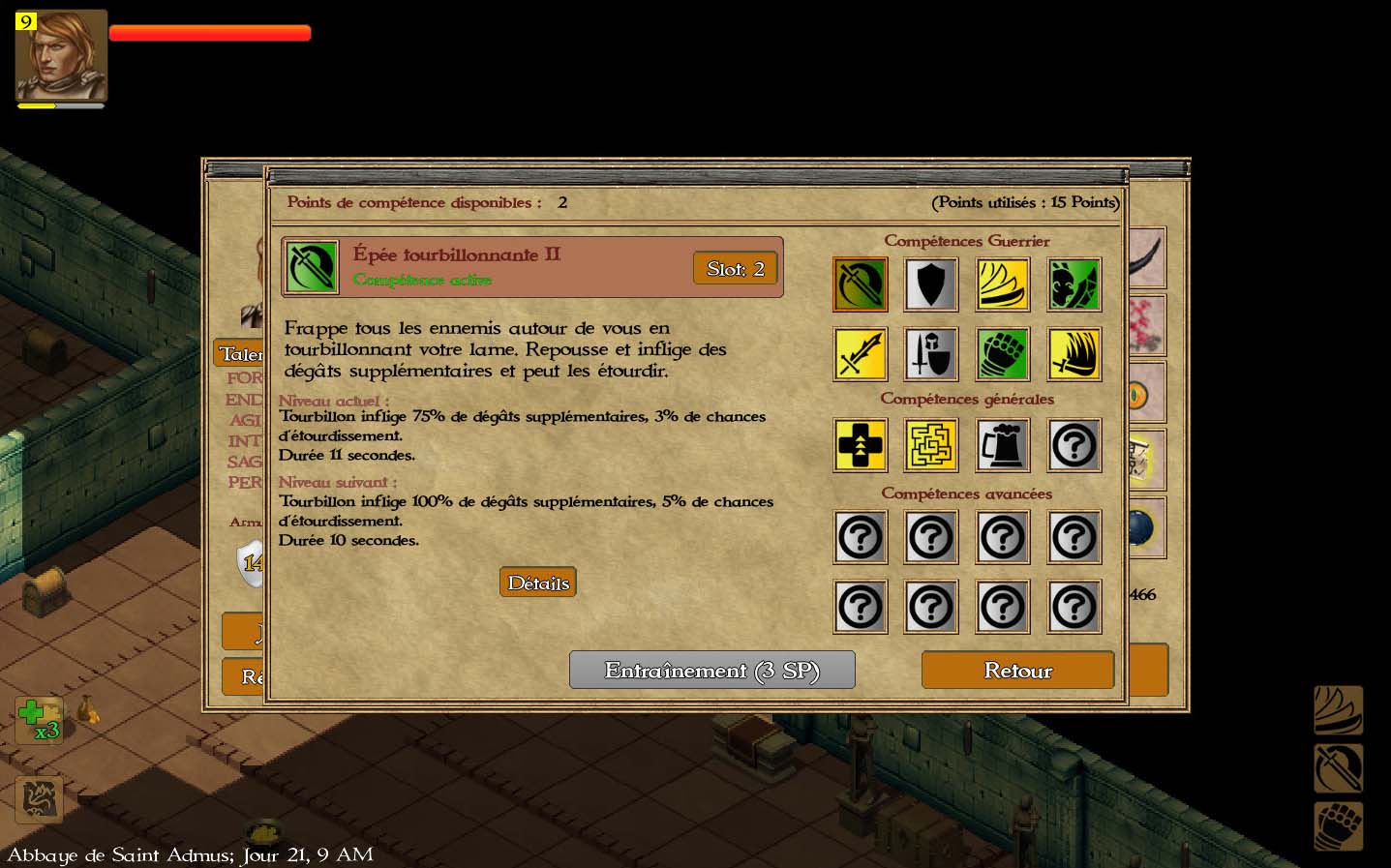Viewport: 1391px width, 868px height.
Task: Activate the slash ability in quickbar
Action: [1338, 711]
